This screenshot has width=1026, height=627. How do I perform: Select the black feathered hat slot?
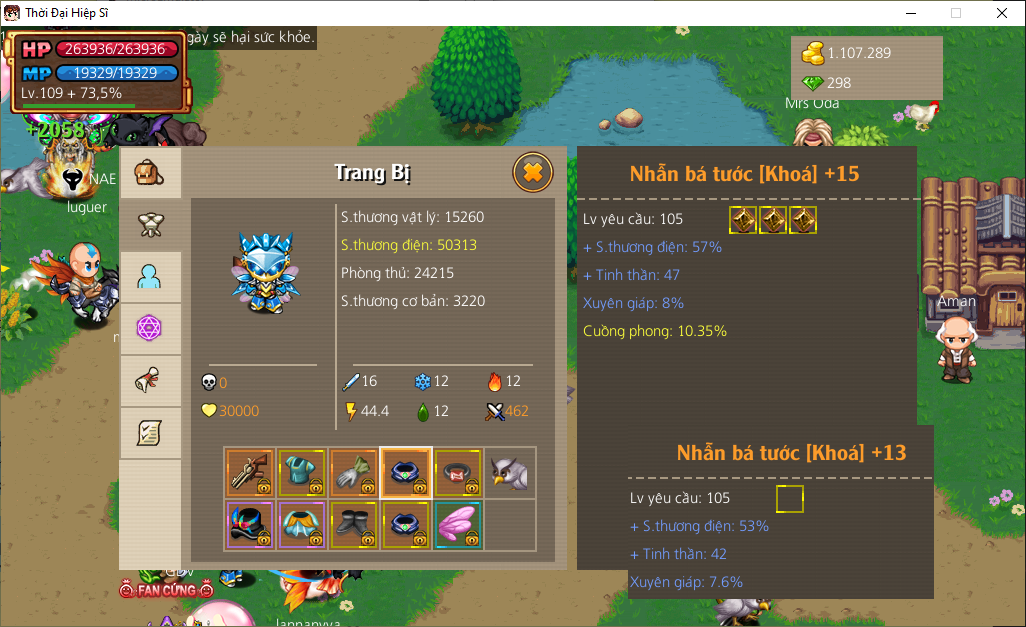(250, 525)
